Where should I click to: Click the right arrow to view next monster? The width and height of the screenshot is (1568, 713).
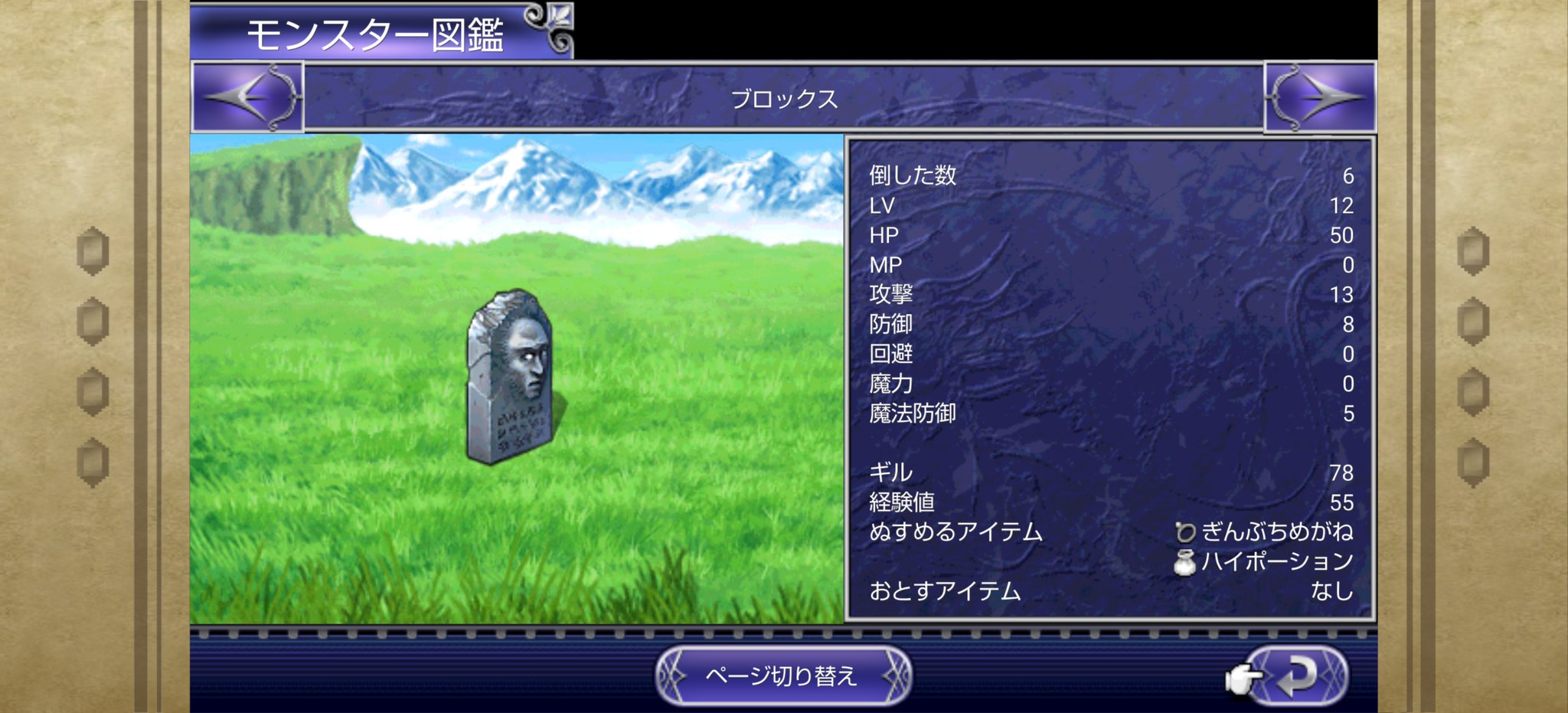click(1321, 97)
